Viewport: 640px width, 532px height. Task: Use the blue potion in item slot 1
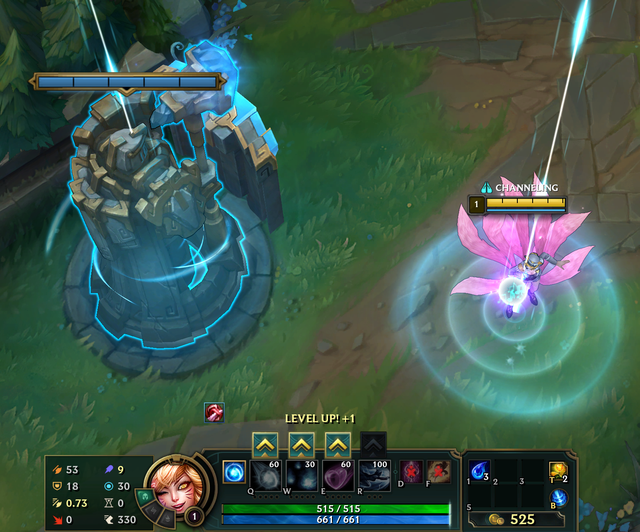[x=480, y=470]
